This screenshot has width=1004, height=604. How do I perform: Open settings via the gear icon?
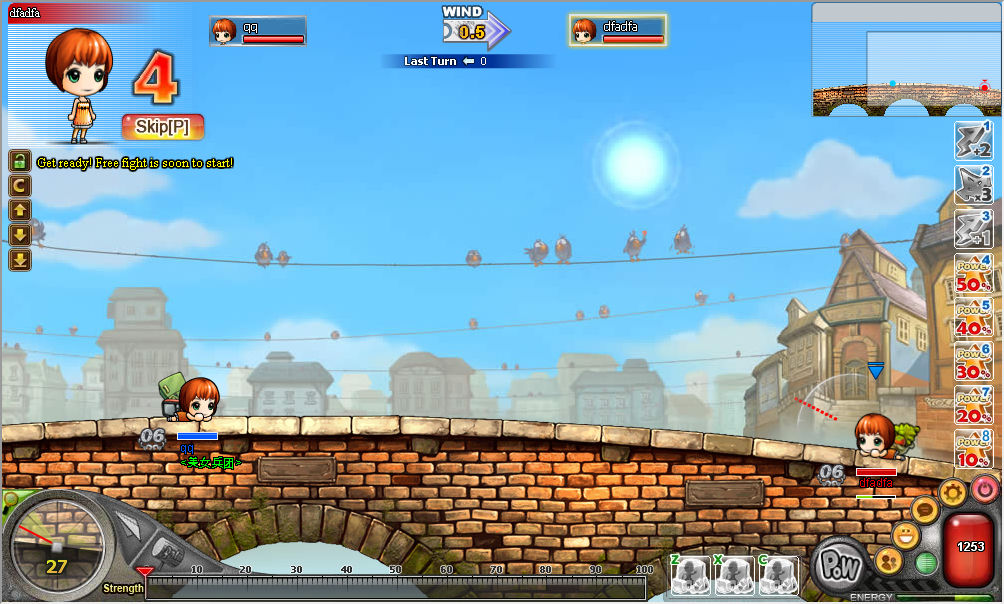(x=954, y=491)
